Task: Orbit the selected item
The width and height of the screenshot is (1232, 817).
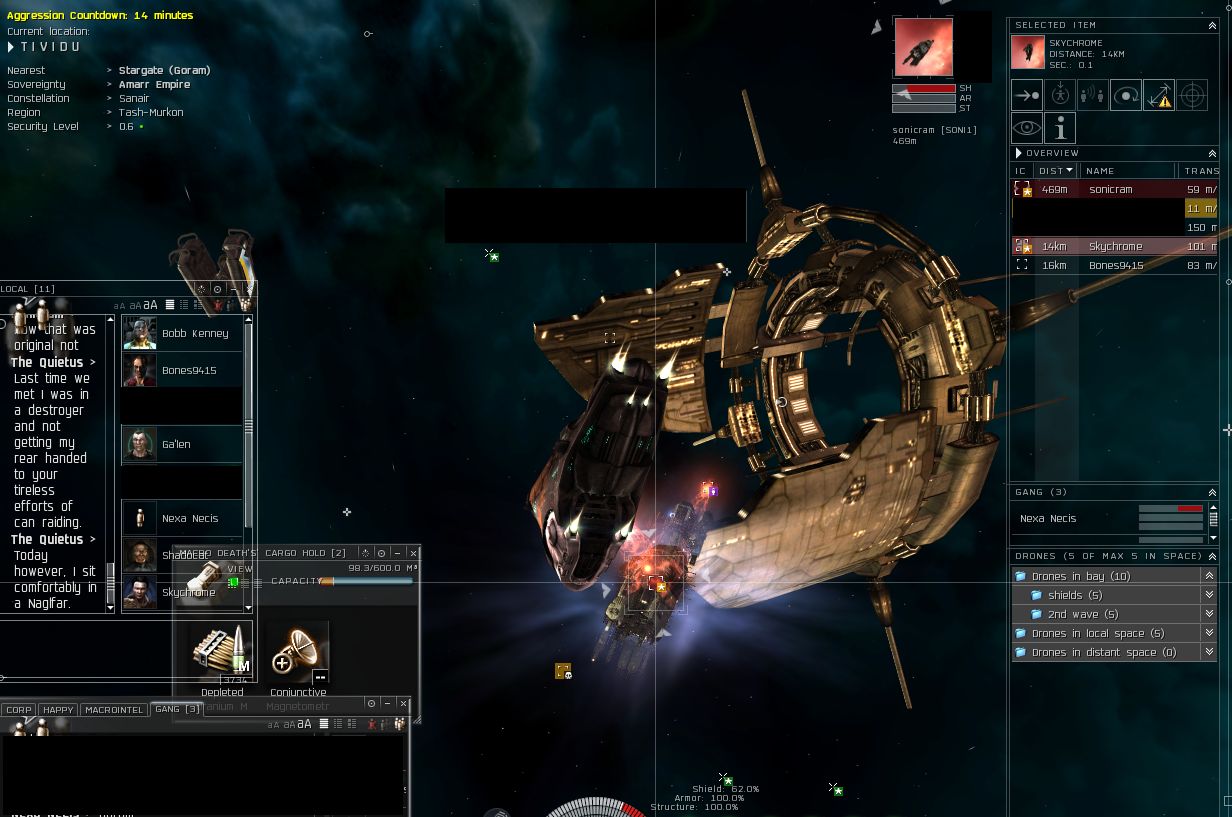Action: [x=1126, y=96]
